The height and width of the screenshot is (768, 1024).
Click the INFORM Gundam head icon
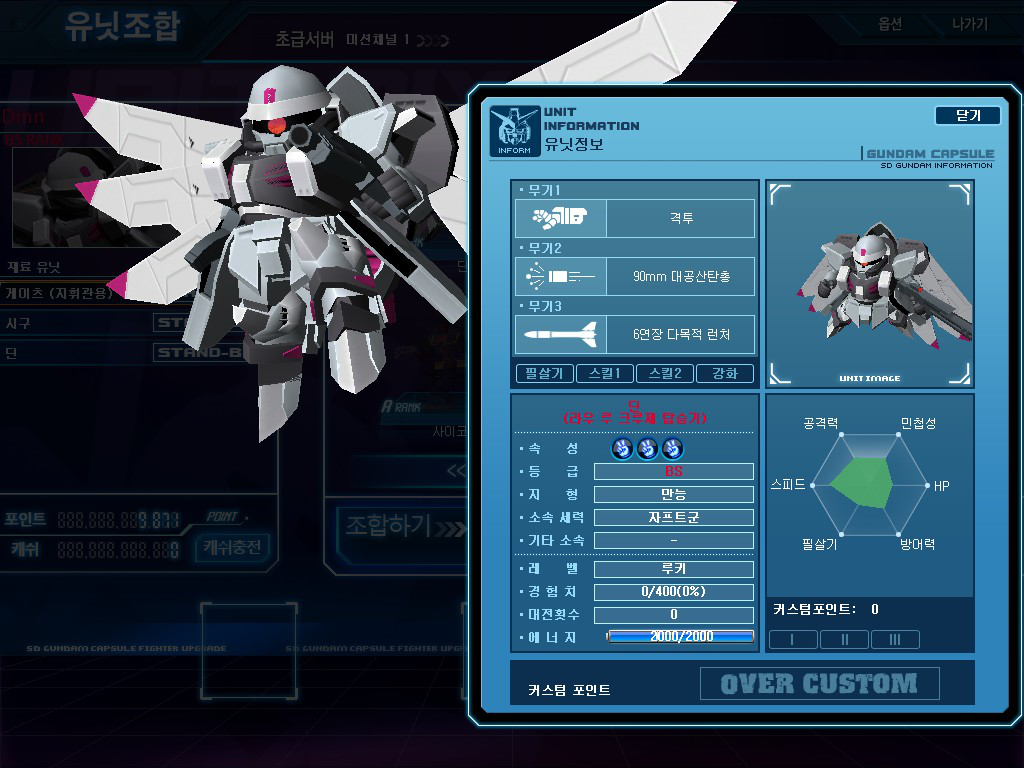point(515,131)
